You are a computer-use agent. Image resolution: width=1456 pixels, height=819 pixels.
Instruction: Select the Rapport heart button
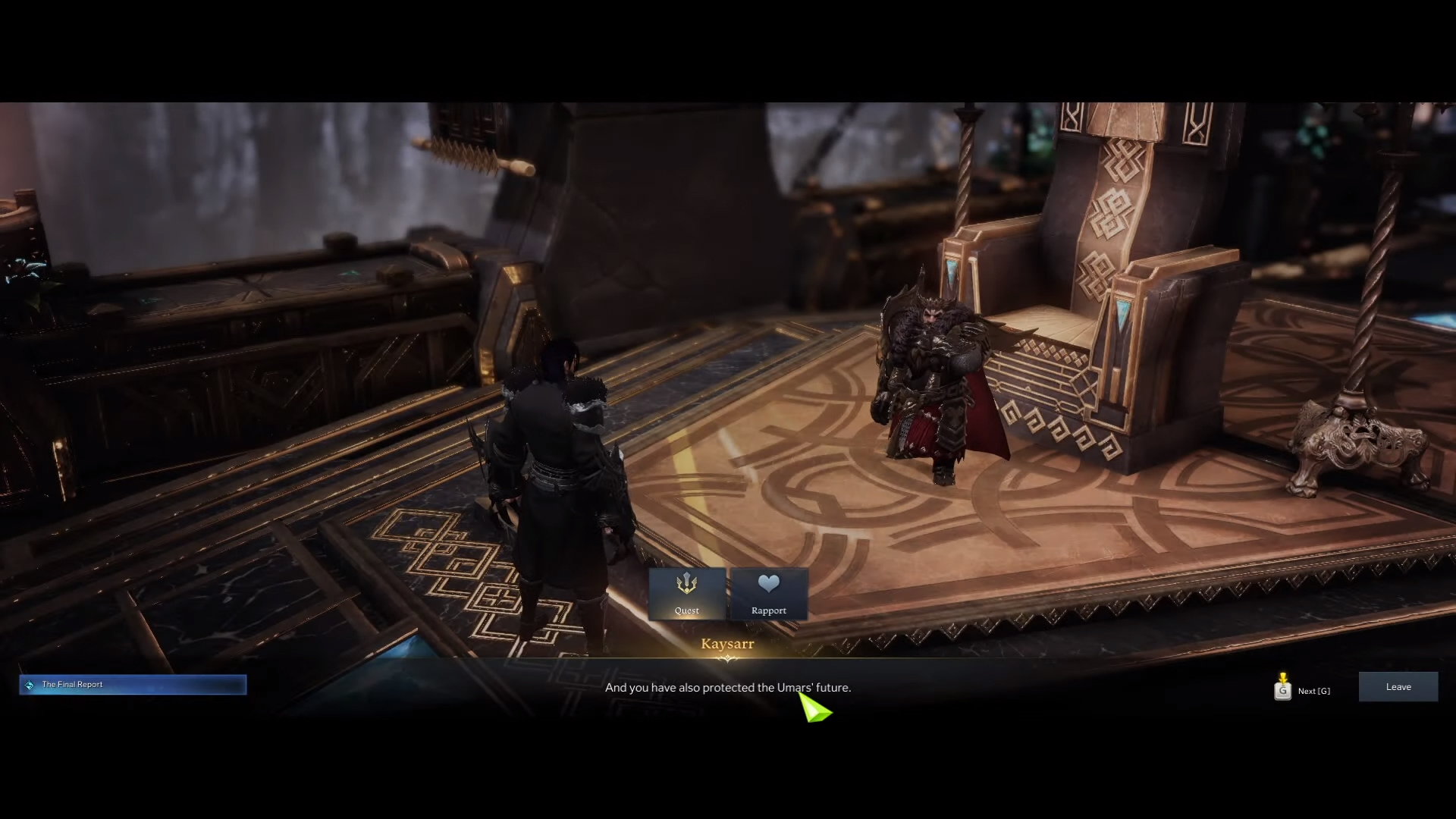pos(768,594)
